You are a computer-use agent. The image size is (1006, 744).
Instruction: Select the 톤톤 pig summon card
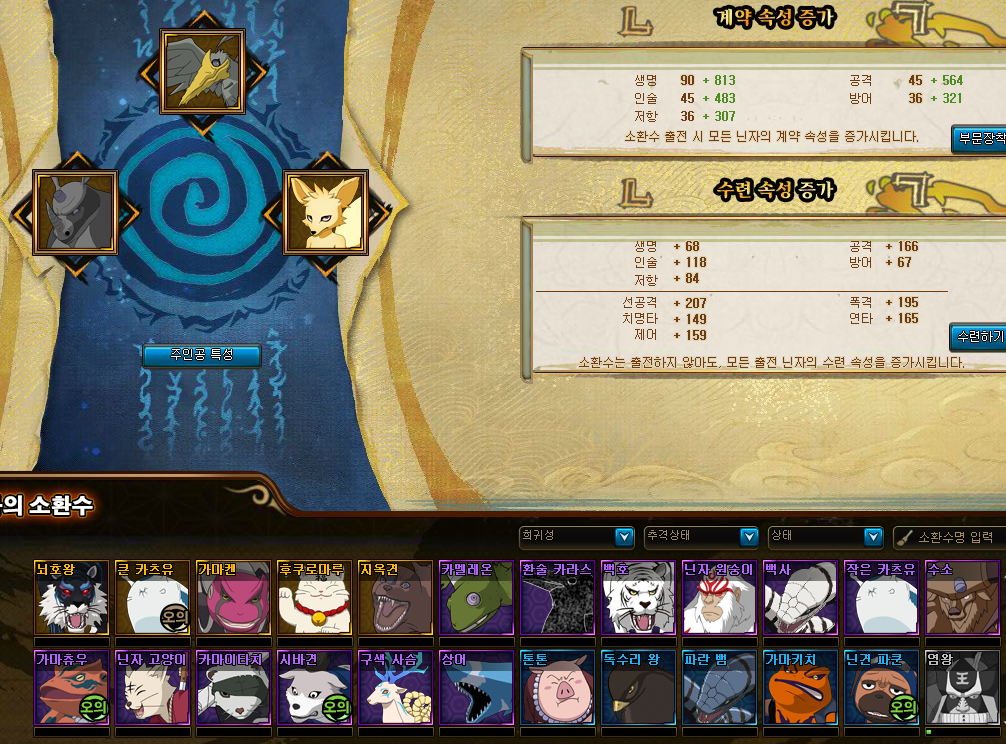click(x=557, y=688)
